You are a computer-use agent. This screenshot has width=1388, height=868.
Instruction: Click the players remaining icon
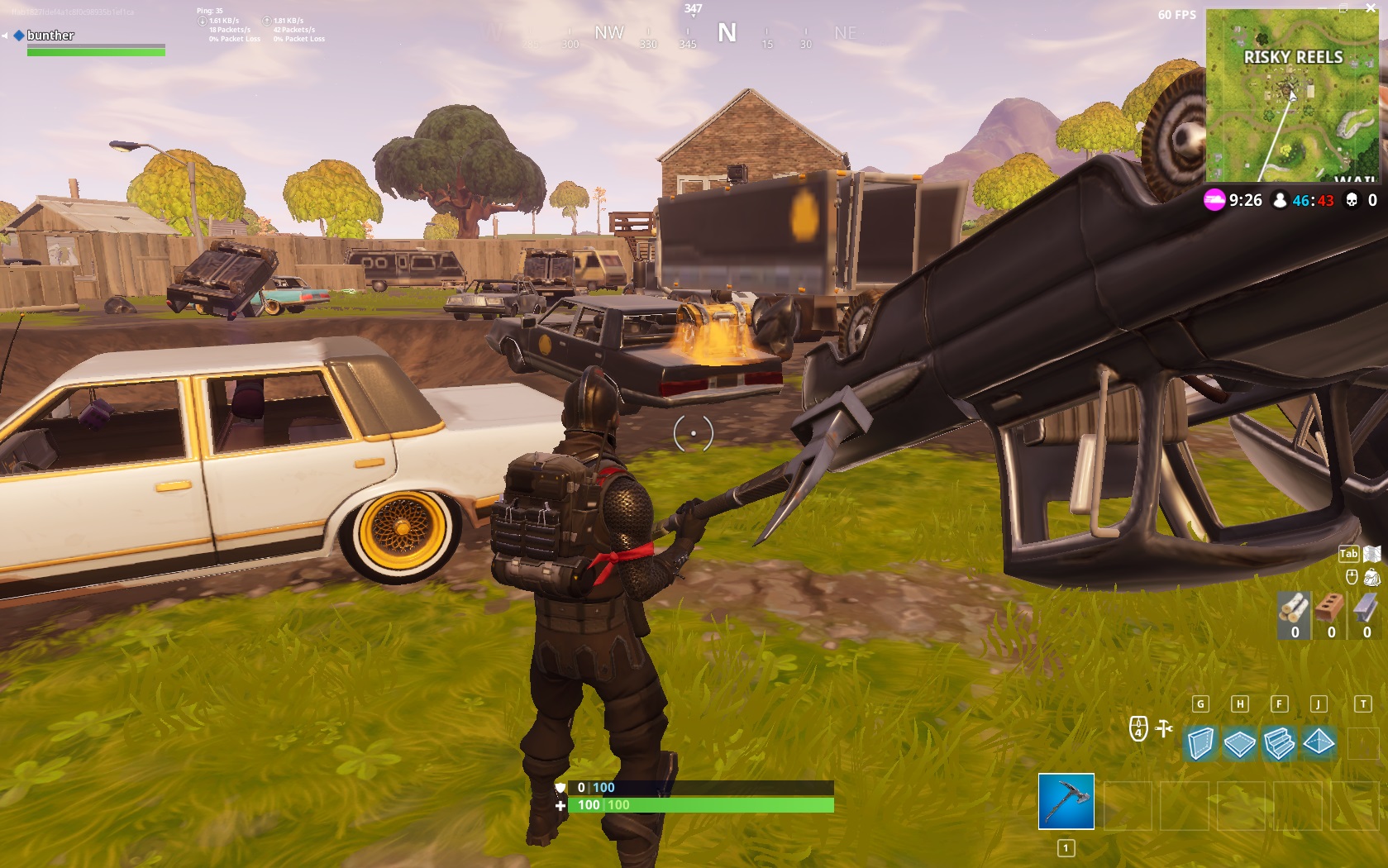pos(1278,200)
